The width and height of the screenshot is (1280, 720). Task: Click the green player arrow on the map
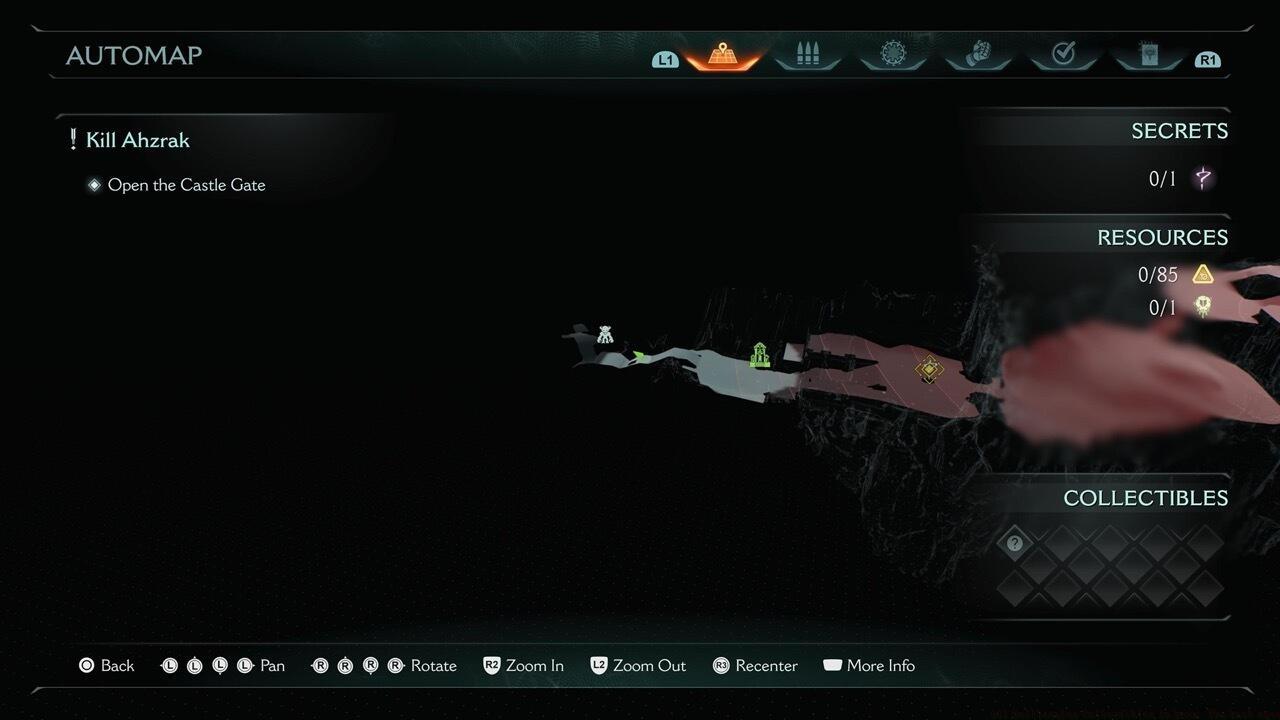pos(638,354)
